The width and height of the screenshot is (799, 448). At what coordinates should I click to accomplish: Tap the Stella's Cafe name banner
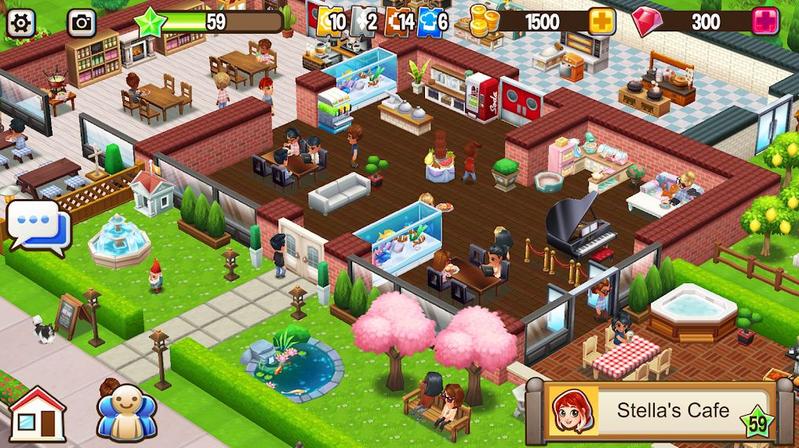click(x=662, y=411)
